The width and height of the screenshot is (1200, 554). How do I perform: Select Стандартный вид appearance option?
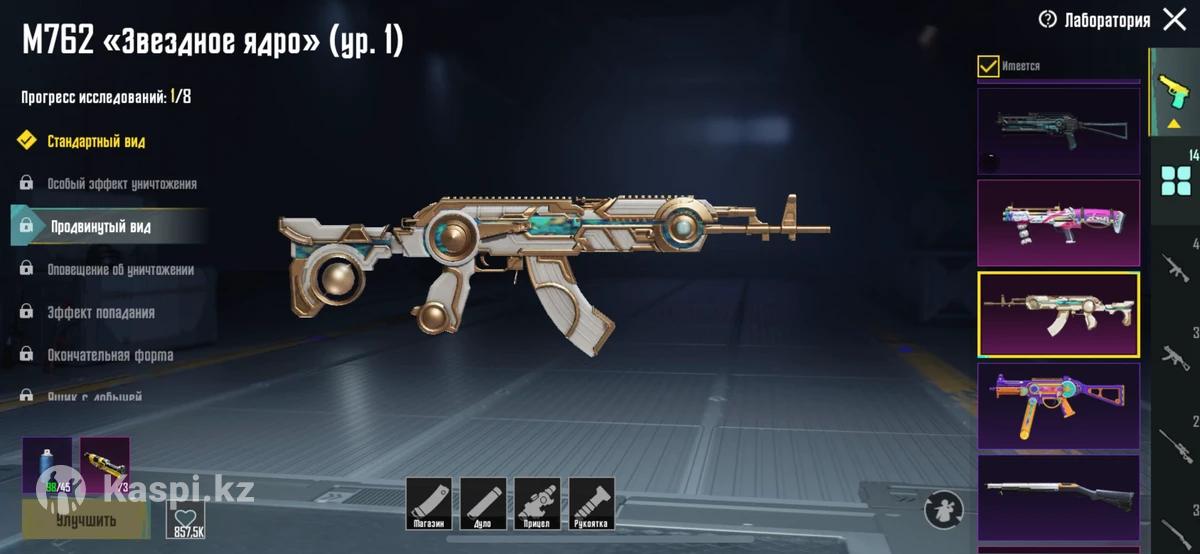pyautogui.click(x=95, y=141)
